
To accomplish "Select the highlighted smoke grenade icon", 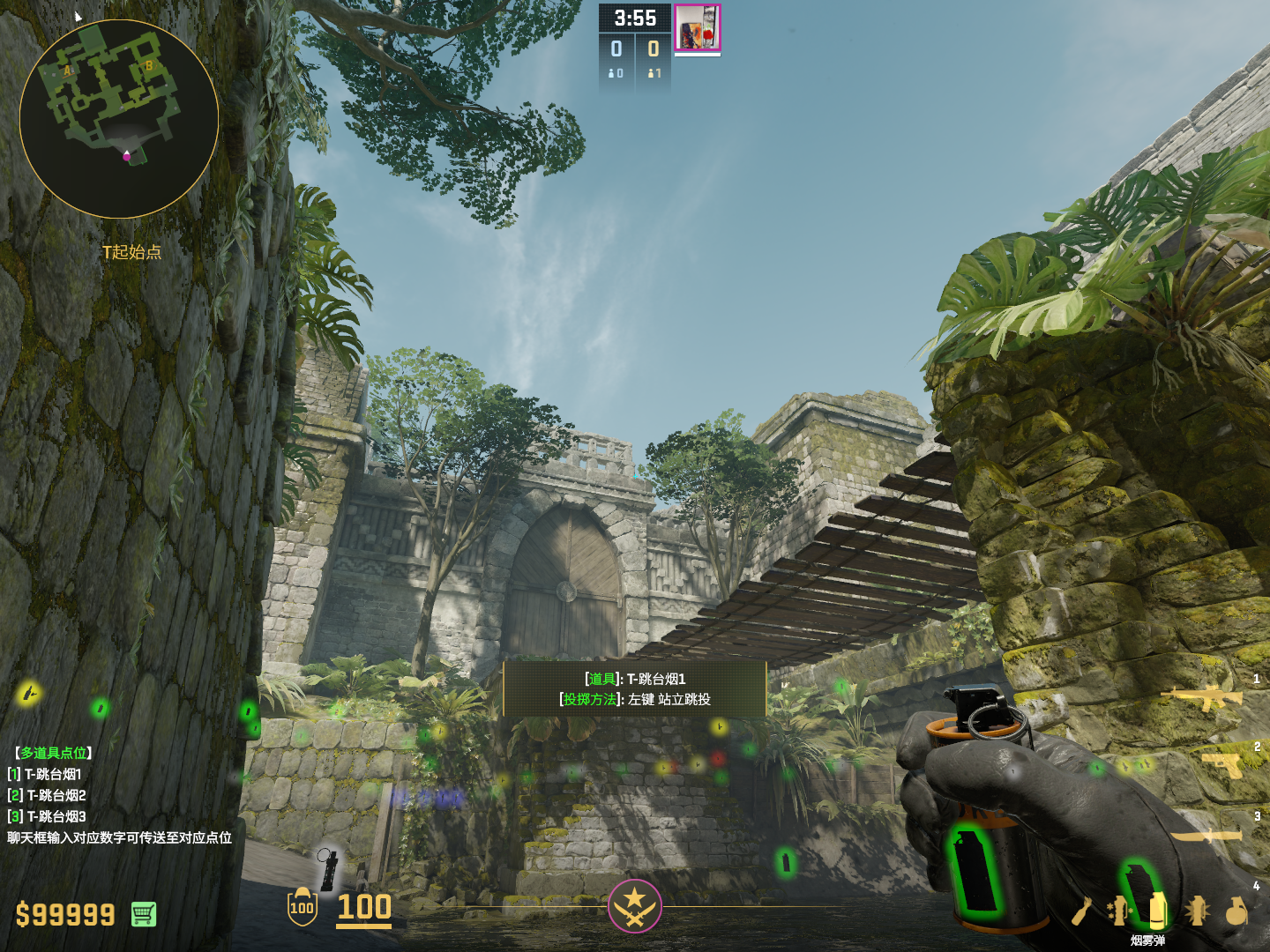I will 1158,910.
